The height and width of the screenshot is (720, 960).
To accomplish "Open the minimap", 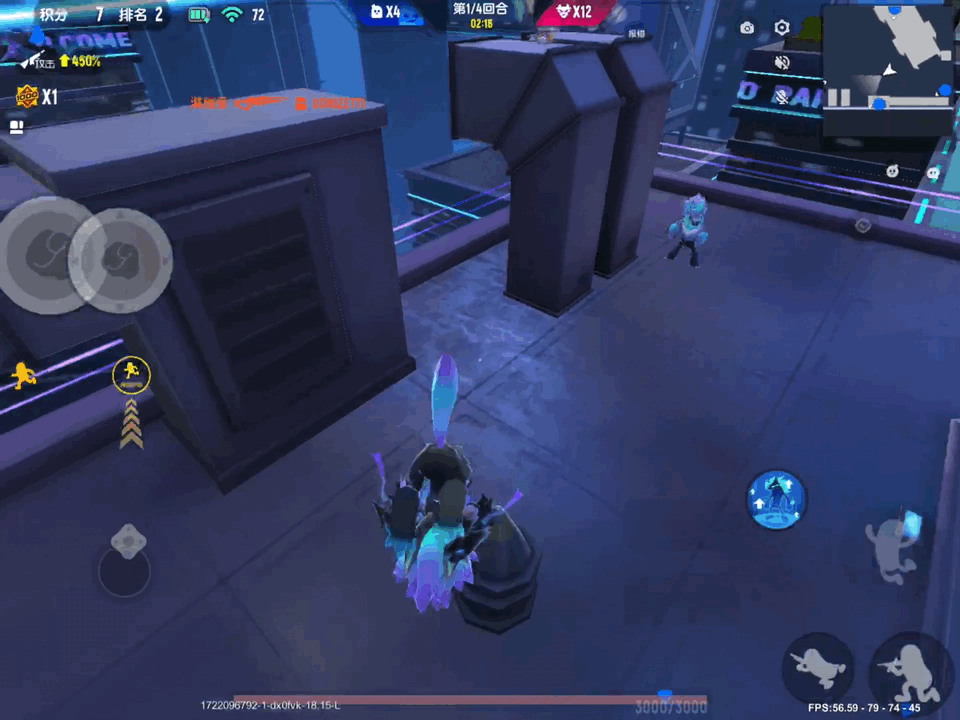I will [x=888, y=69].
